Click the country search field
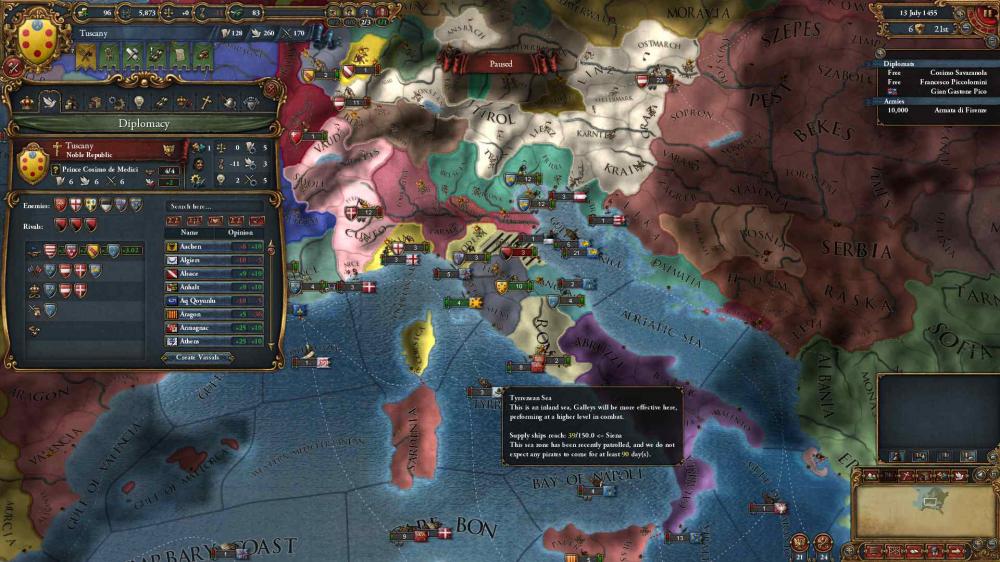 [214, 205]
